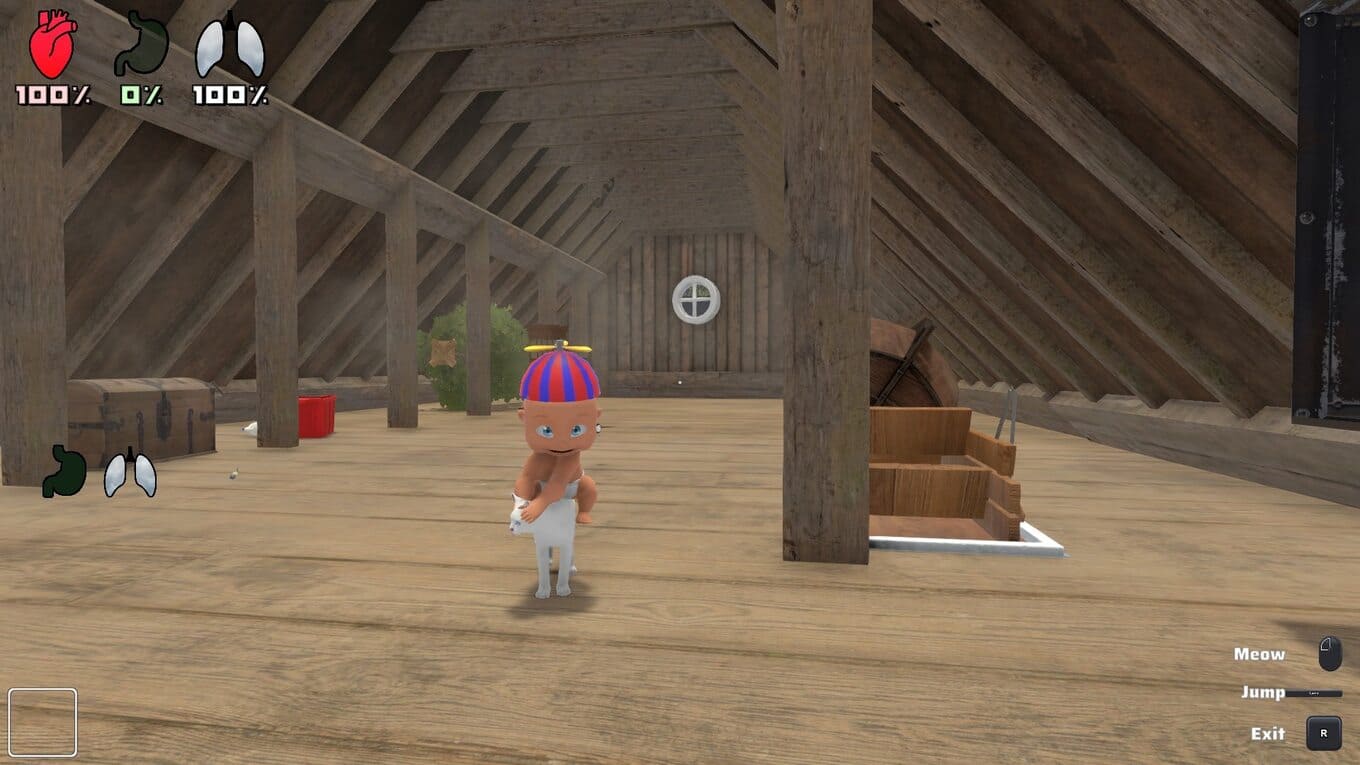Click the small lungs icon without a percentage
The image size is (1360, 765).
(130, 473)
